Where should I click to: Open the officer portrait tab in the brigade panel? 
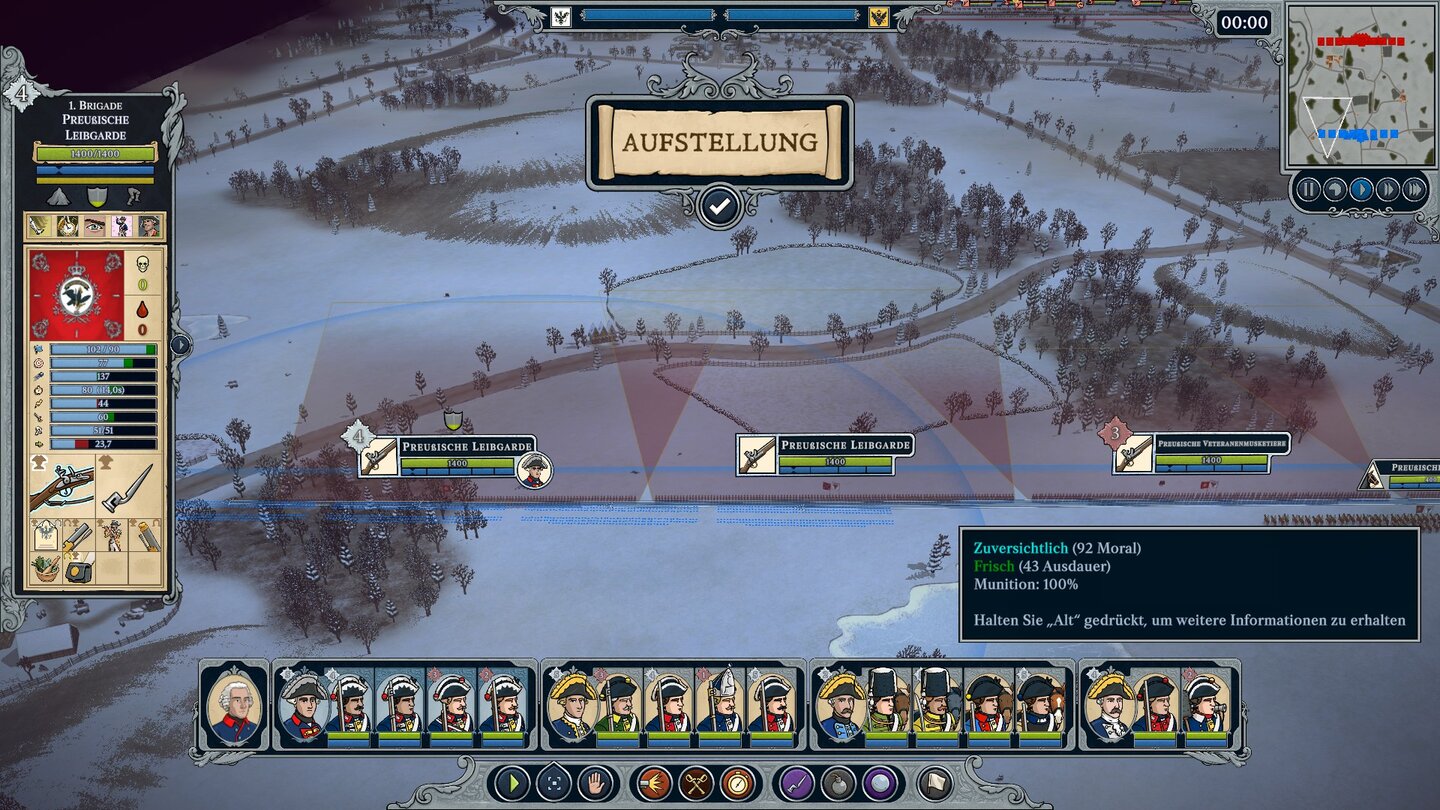tap(148, 224)
